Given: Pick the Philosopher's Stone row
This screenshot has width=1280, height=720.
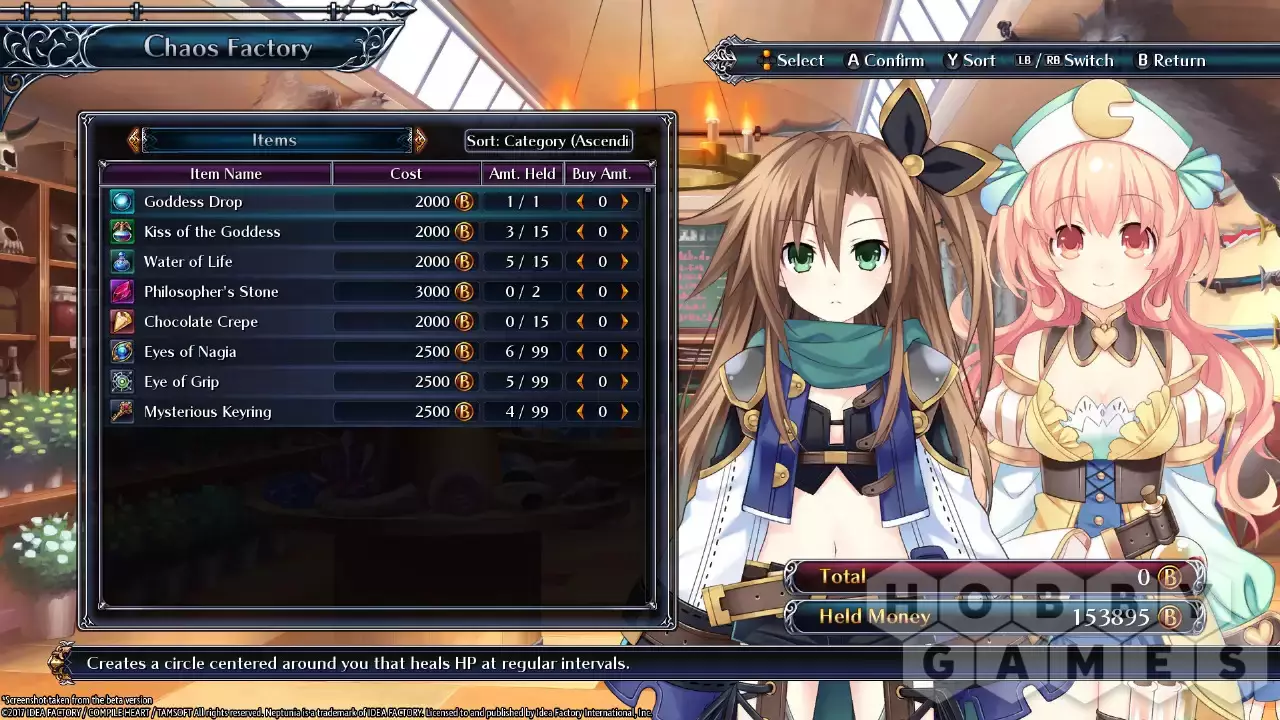Looking at the screenshot, I should 211,292.
